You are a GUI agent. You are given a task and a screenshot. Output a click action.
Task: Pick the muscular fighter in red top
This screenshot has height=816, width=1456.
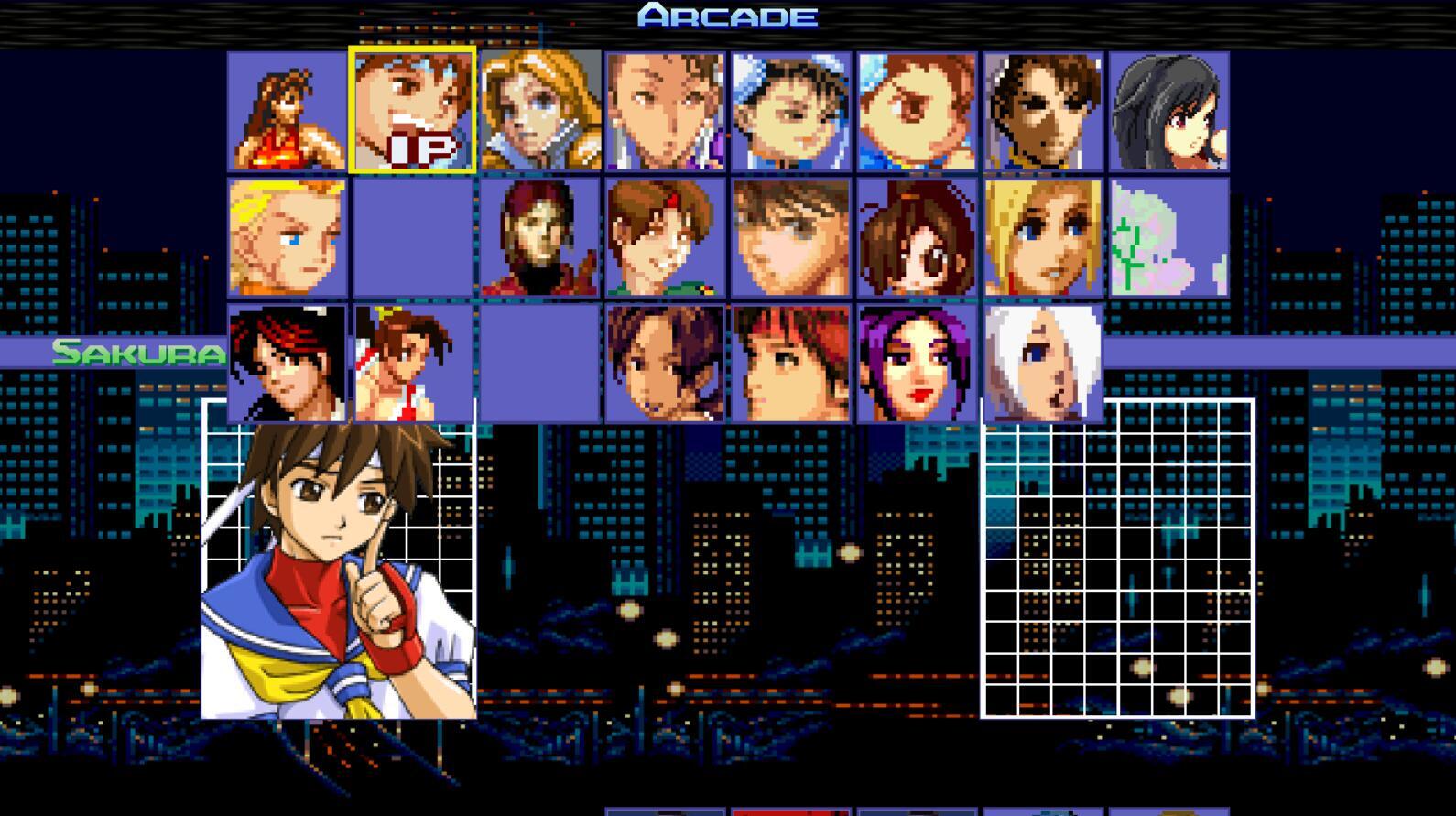(x=287, y=111)
